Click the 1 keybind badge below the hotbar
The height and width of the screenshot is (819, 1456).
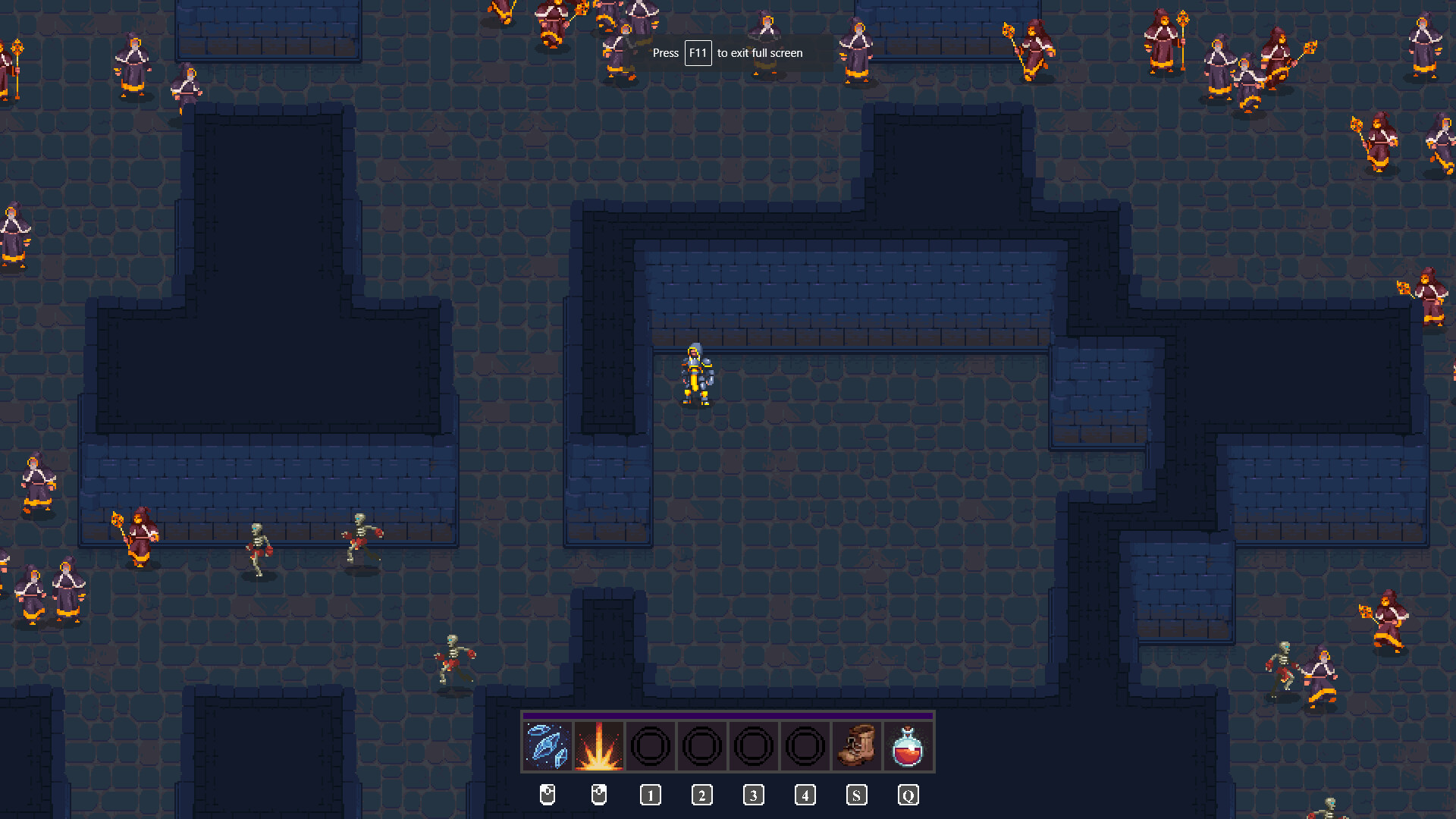(651, 795)
